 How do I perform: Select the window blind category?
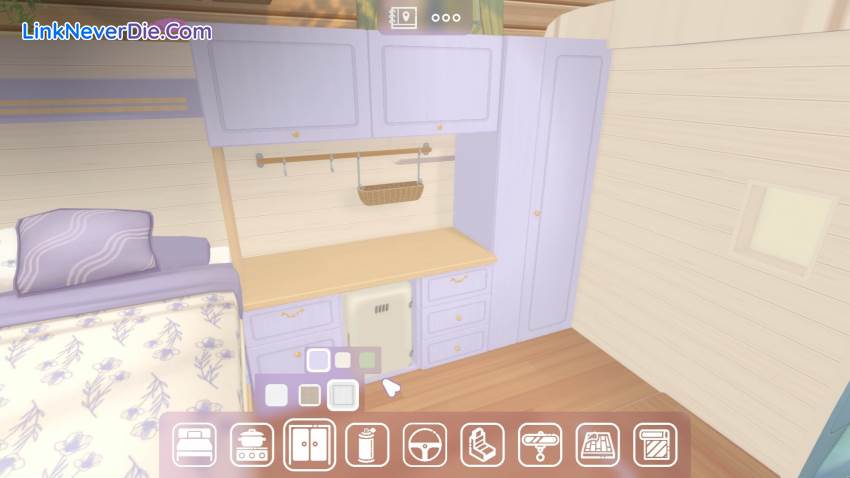[655, 445]
